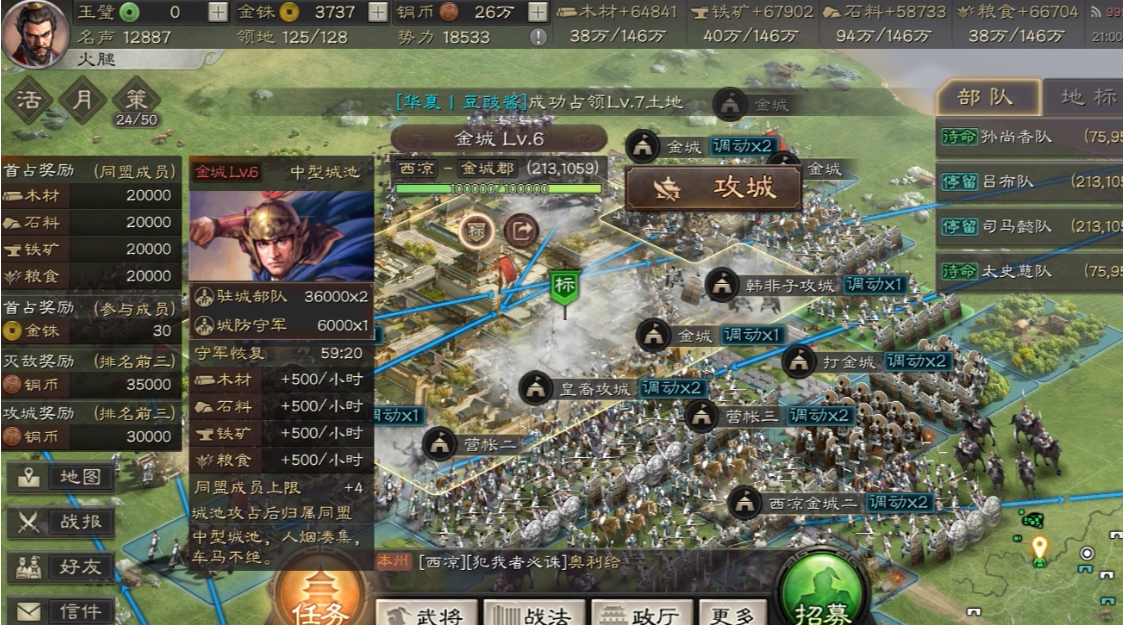Add more 玉璧 with the plus button
This screenshot has width=1123, height=625.
[218, 12]
